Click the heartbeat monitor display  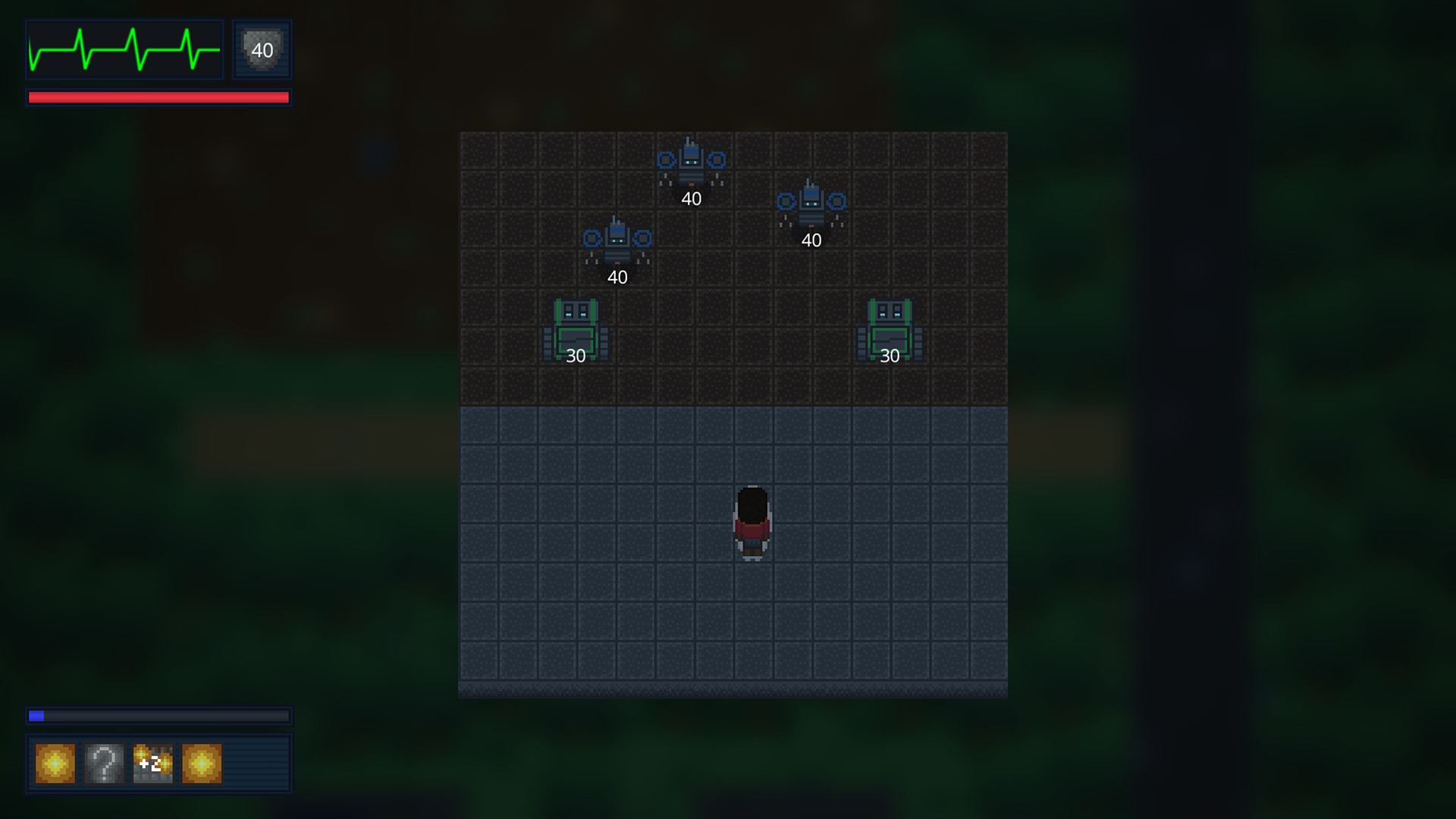tap(124, 50)
